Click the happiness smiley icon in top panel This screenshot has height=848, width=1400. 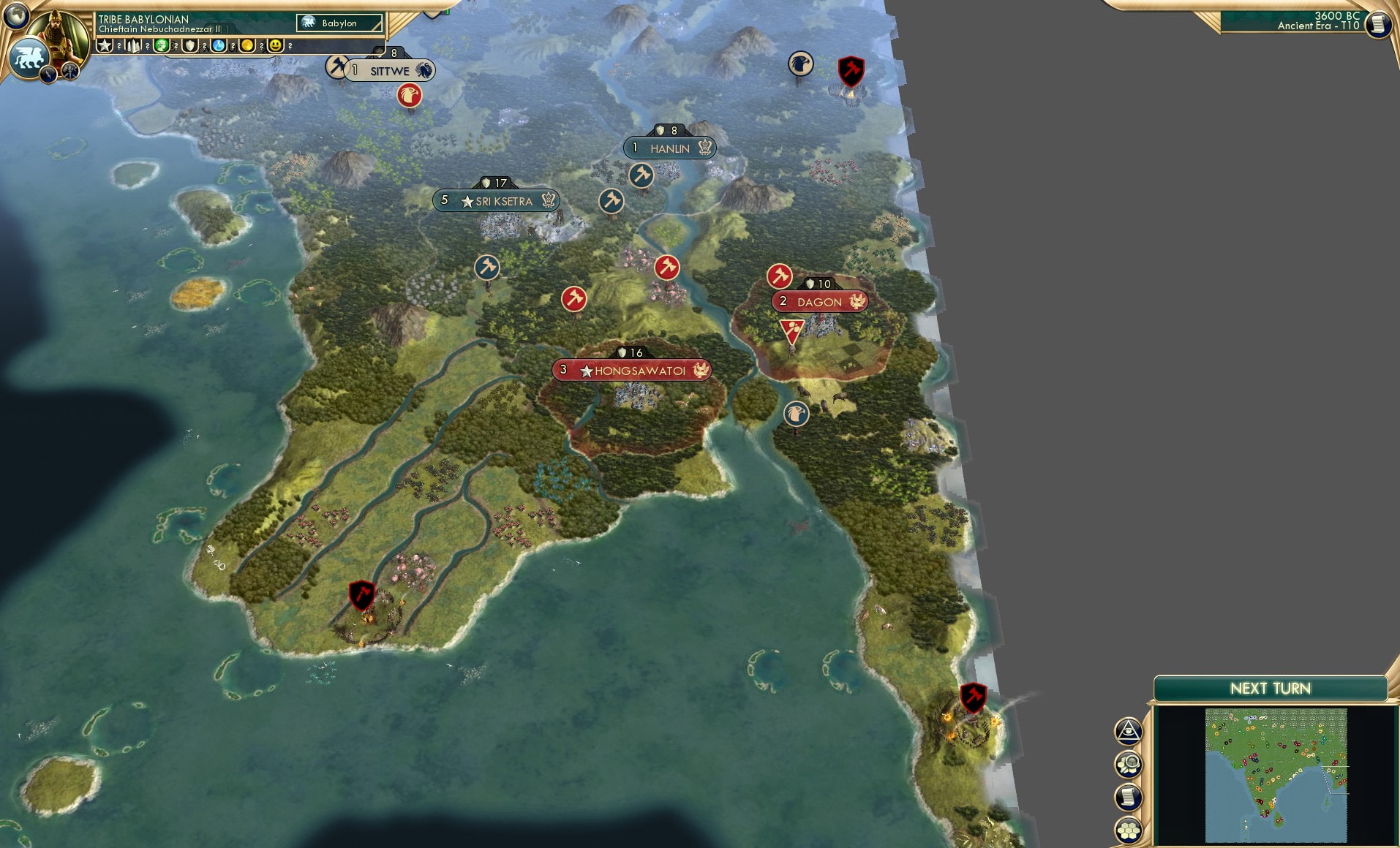(x=275, y=45)
